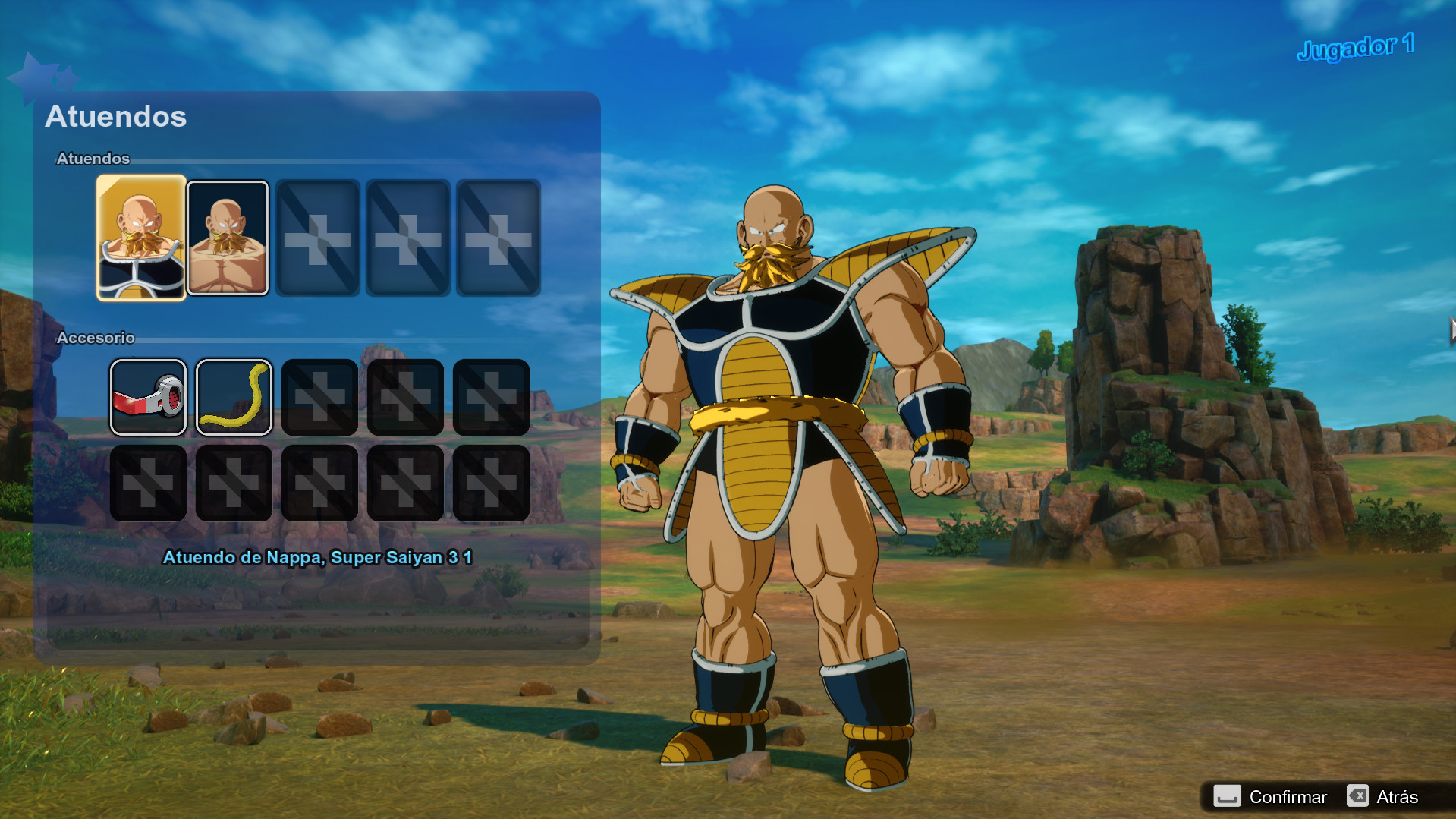This screenshot has height=819, width=1456.
Task: Click the Jugador 1 label
Action: point(1355,46)
